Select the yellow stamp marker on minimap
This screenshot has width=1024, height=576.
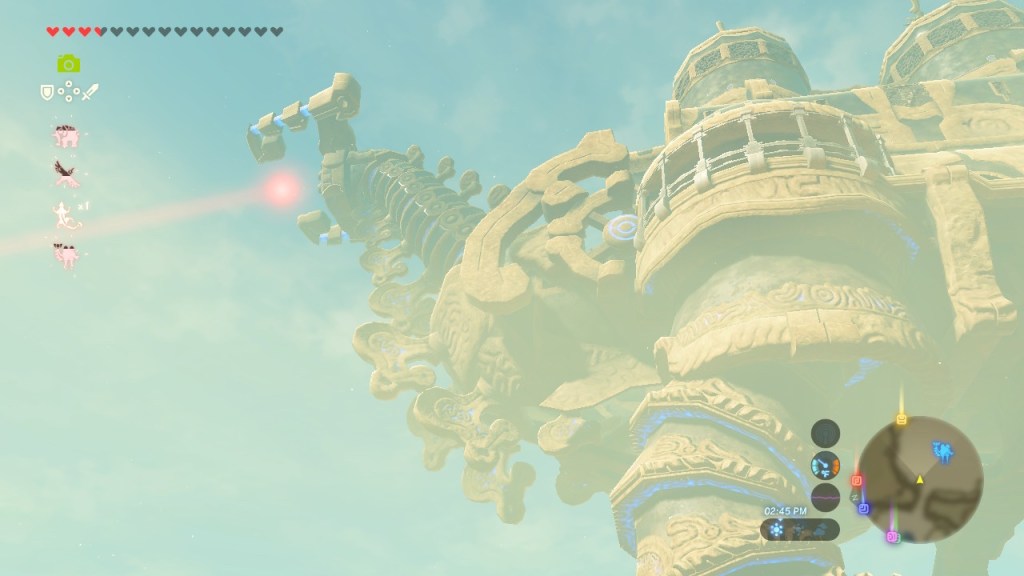pyautogui.click(x=901, y=420)
